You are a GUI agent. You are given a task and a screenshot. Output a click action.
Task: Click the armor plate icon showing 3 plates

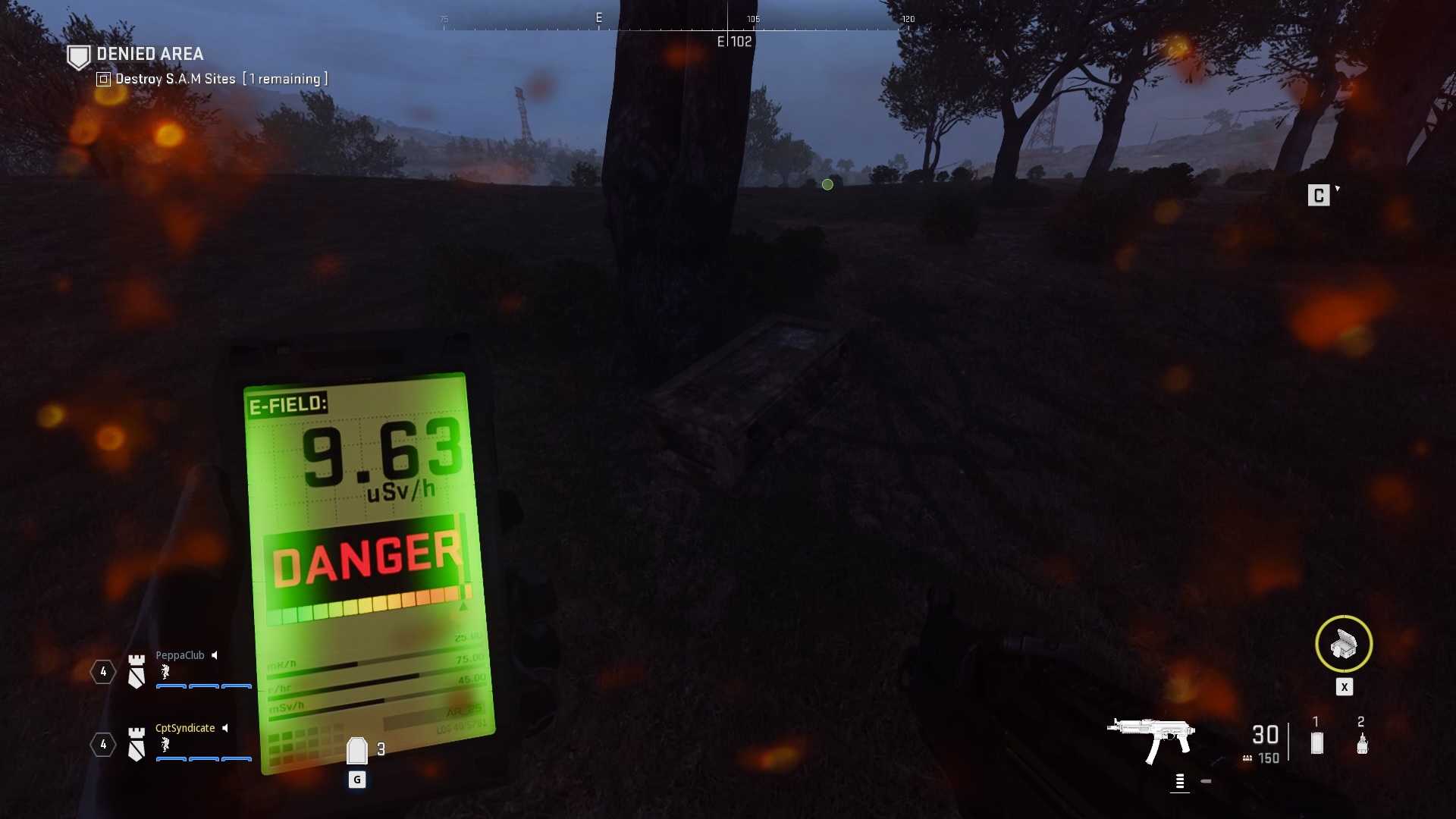(x=356, y=749)
